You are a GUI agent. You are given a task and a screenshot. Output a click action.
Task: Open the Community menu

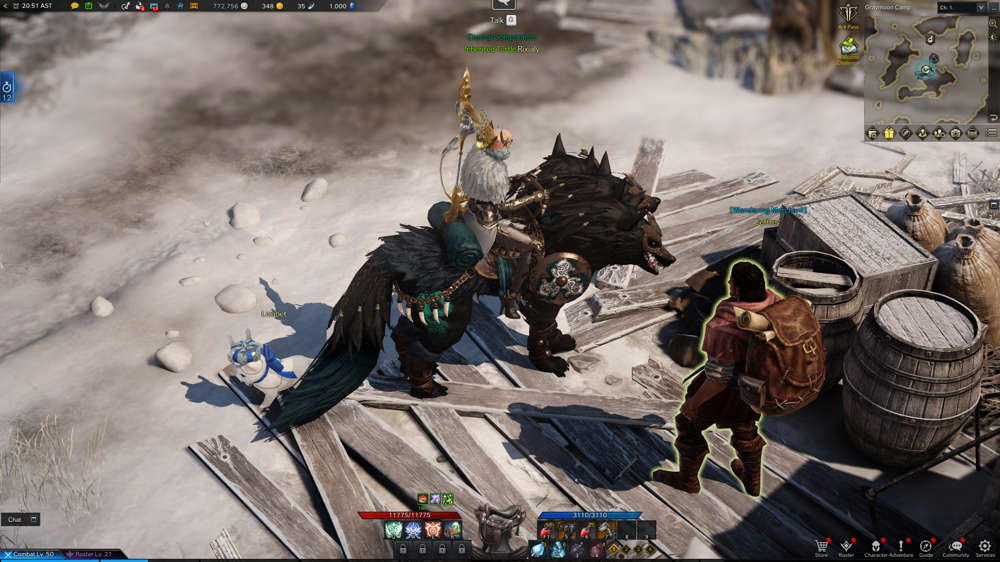[956, 546]
